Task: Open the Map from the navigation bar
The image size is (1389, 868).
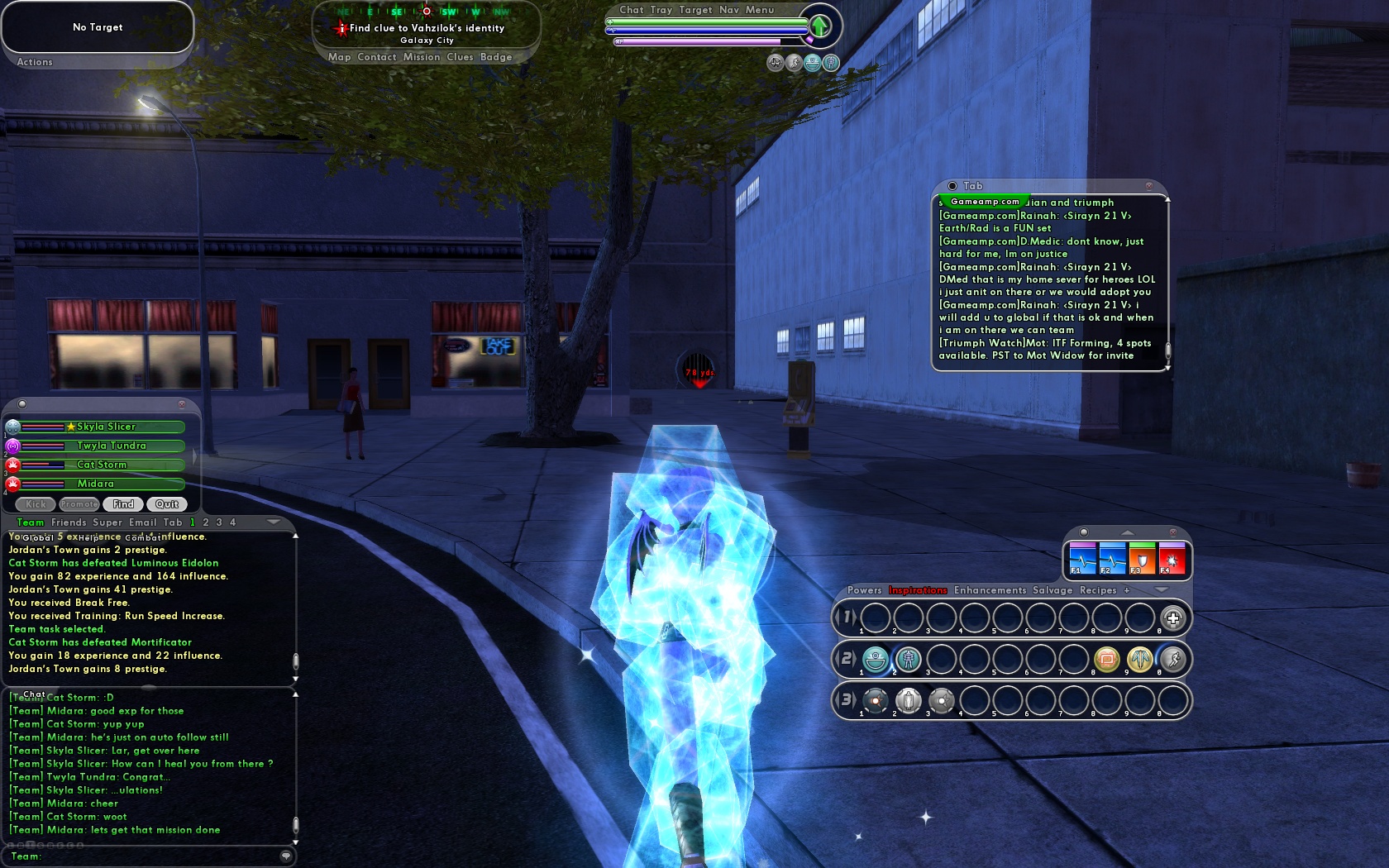Action: (x=339, y=57)
